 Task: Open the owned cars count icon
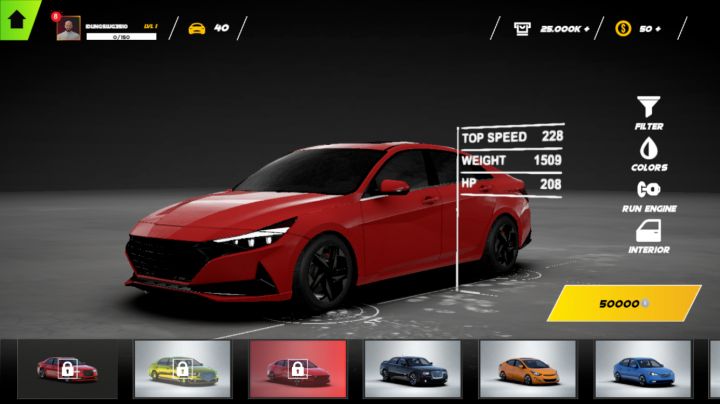click(197, 28)
